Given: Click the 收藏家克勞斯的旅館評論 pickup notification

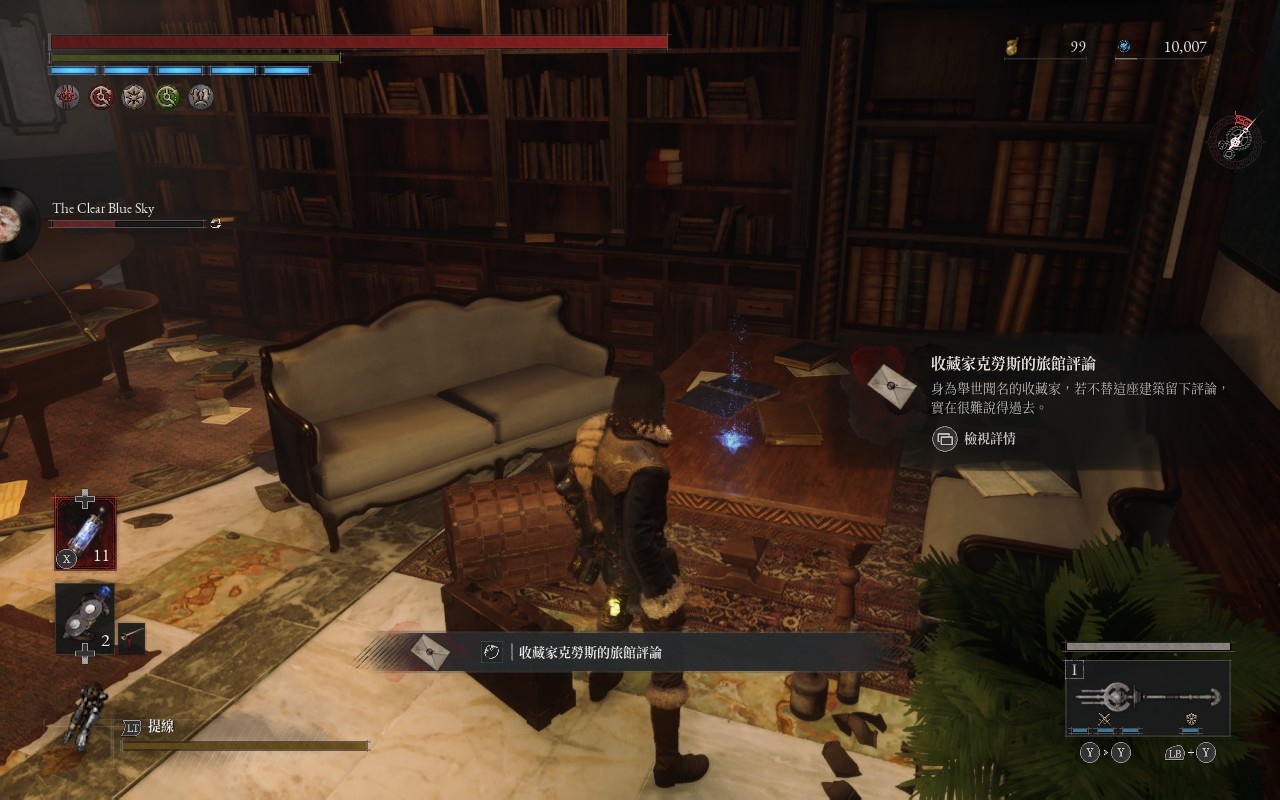Looking at the screenshot, I should point(590,652).
